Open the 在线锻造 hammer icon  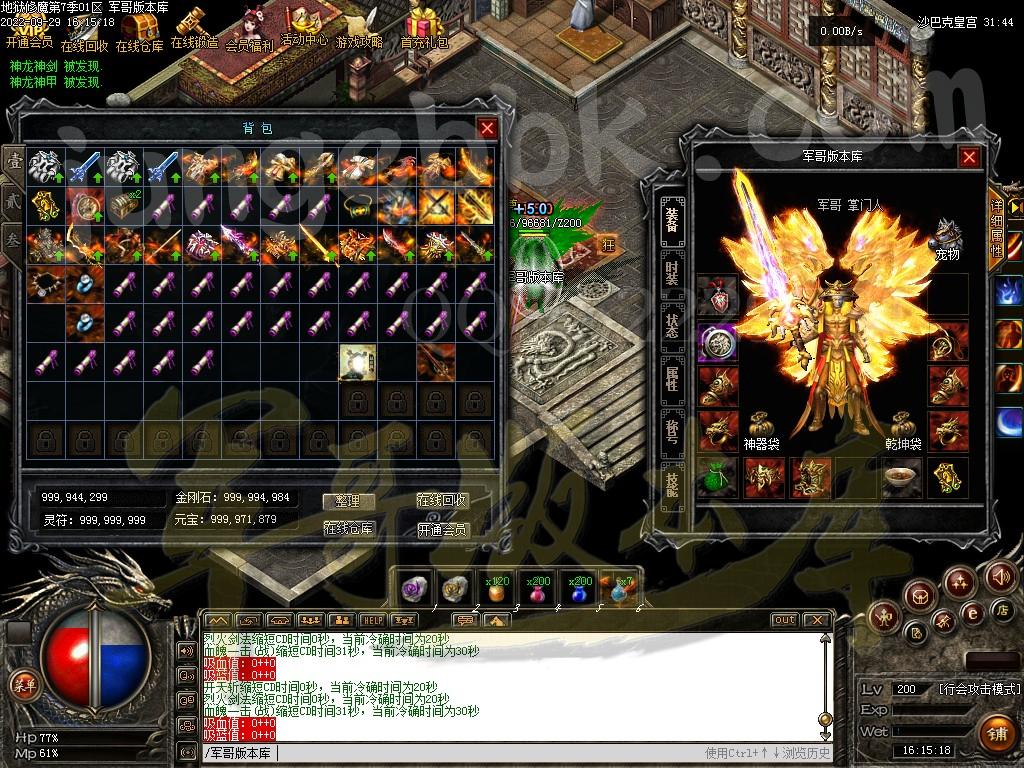193,27
